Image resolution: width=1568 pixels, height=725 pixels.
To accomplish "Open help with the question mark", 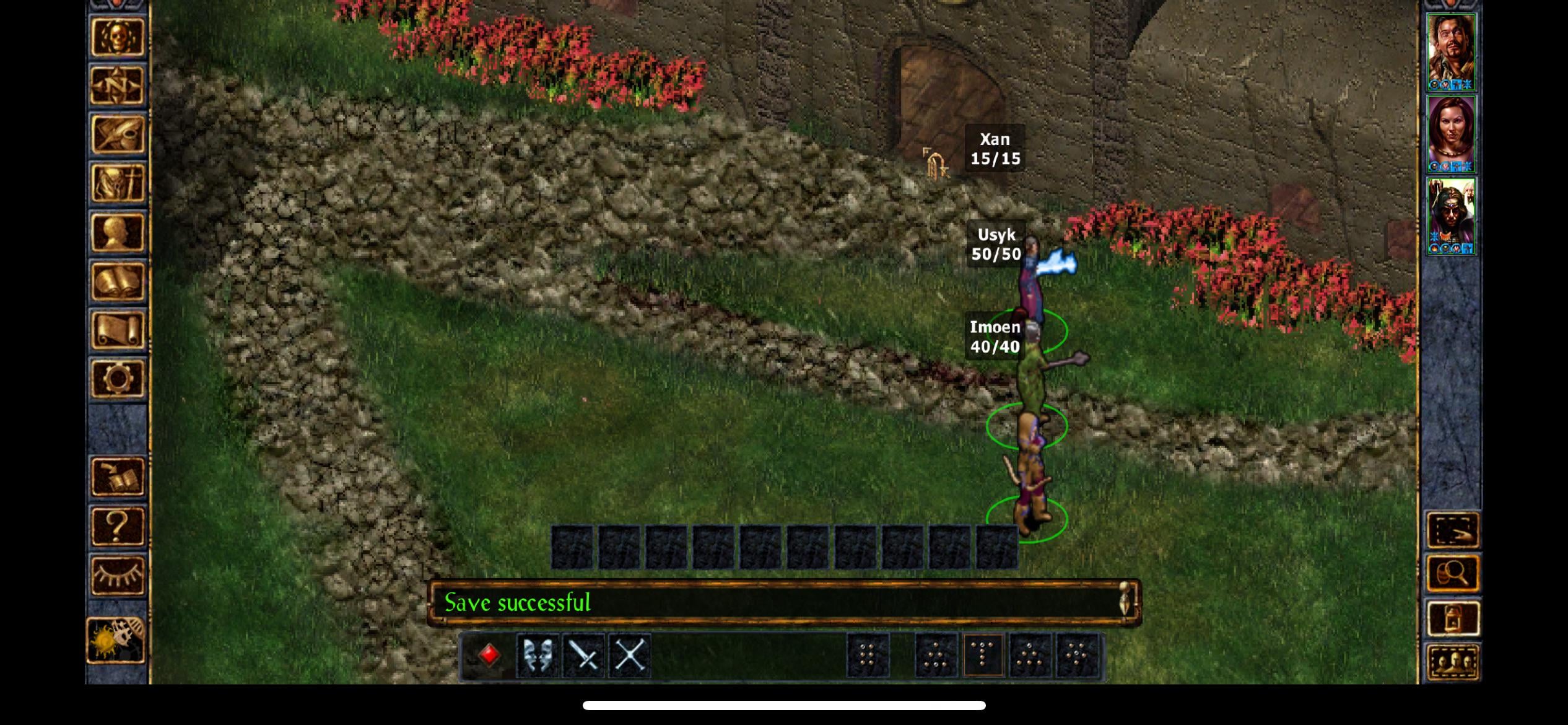I will 117,526.
